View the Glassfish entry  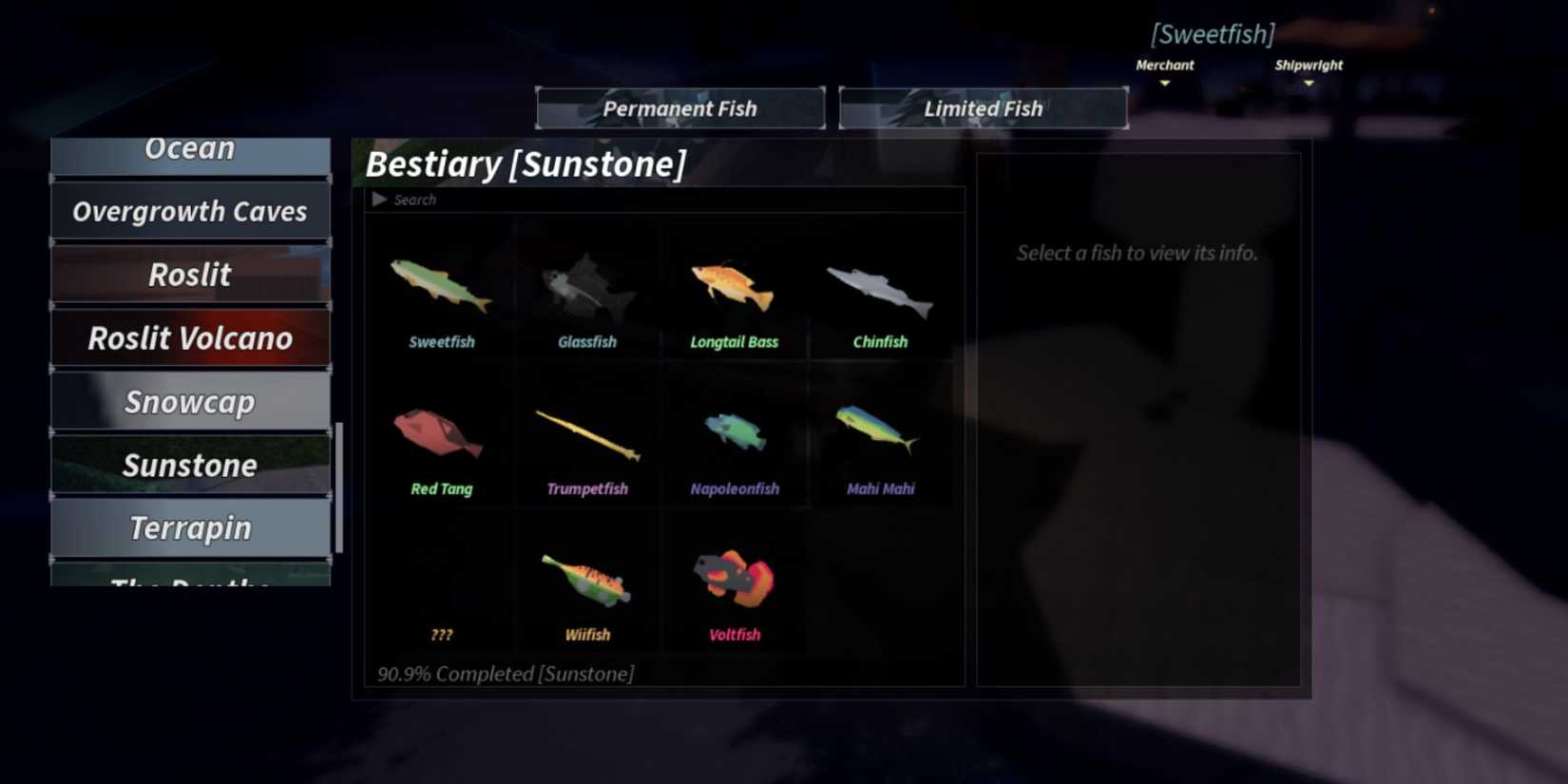coord(587,285)
